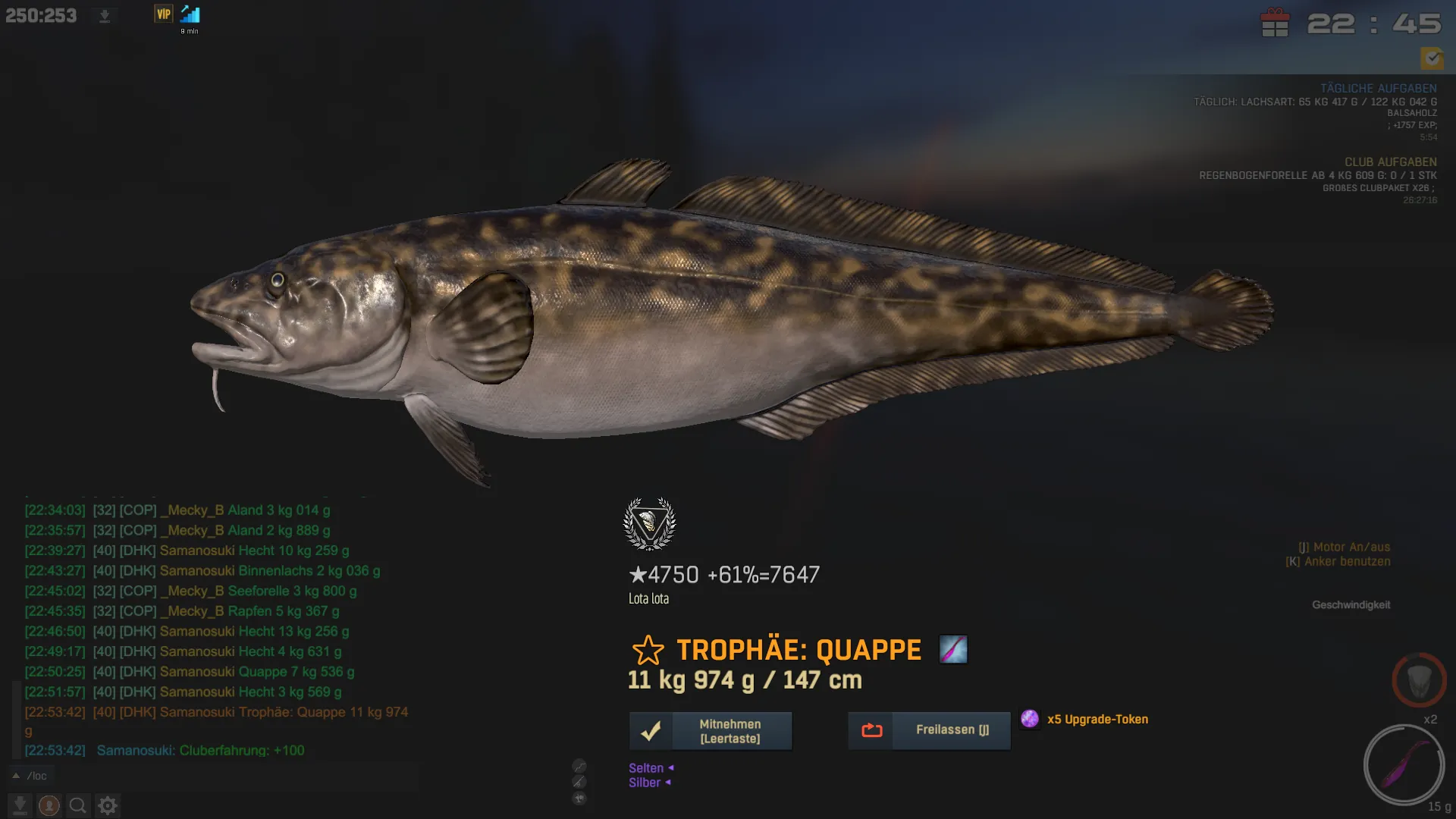The image size is (1456, 819).
Task: Click the trophy star icon beside Quappe
Action: (x=648, y=650)
